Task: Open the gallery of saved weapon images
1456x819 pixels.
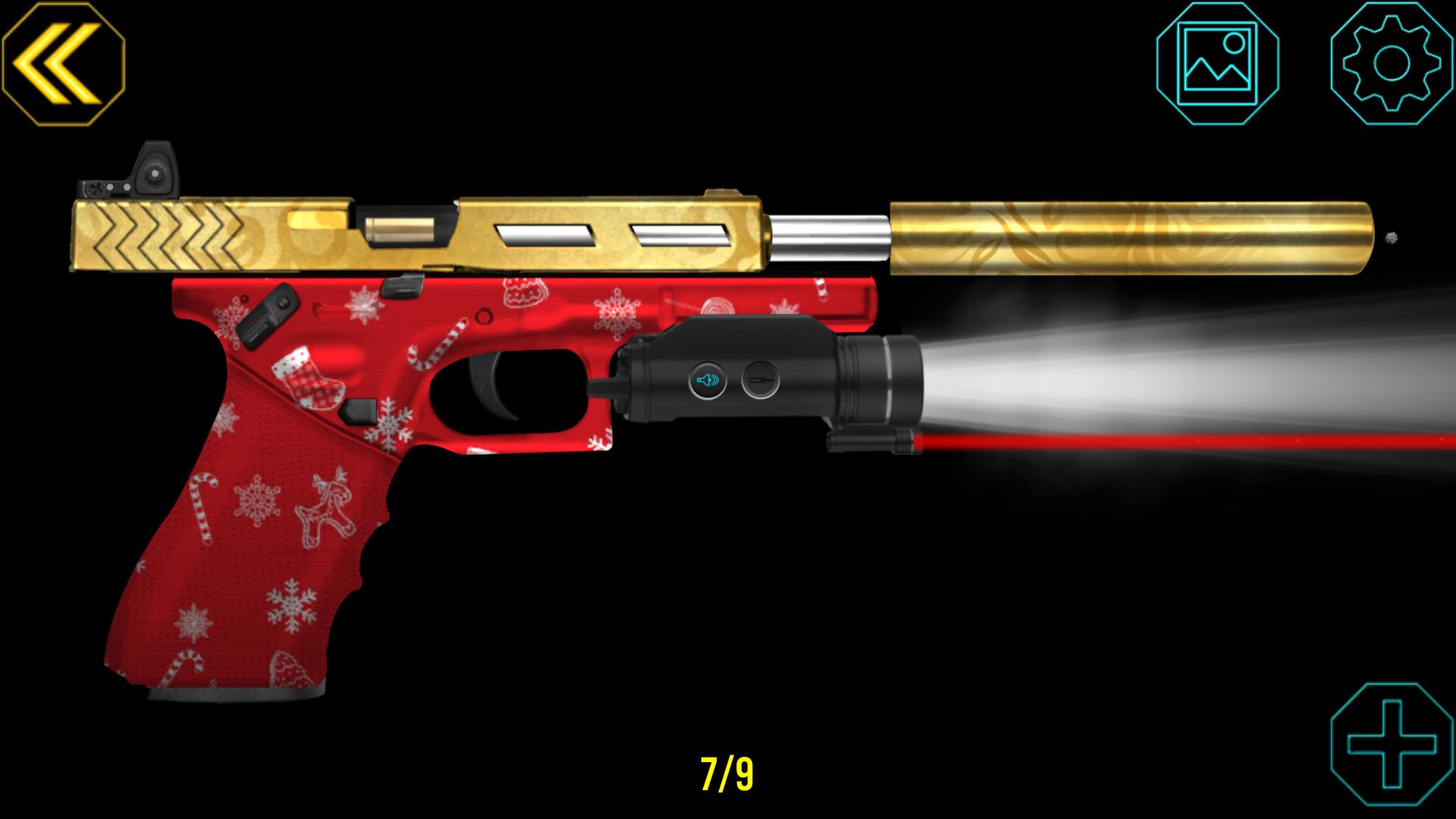Action: [x=1219, y=64]
